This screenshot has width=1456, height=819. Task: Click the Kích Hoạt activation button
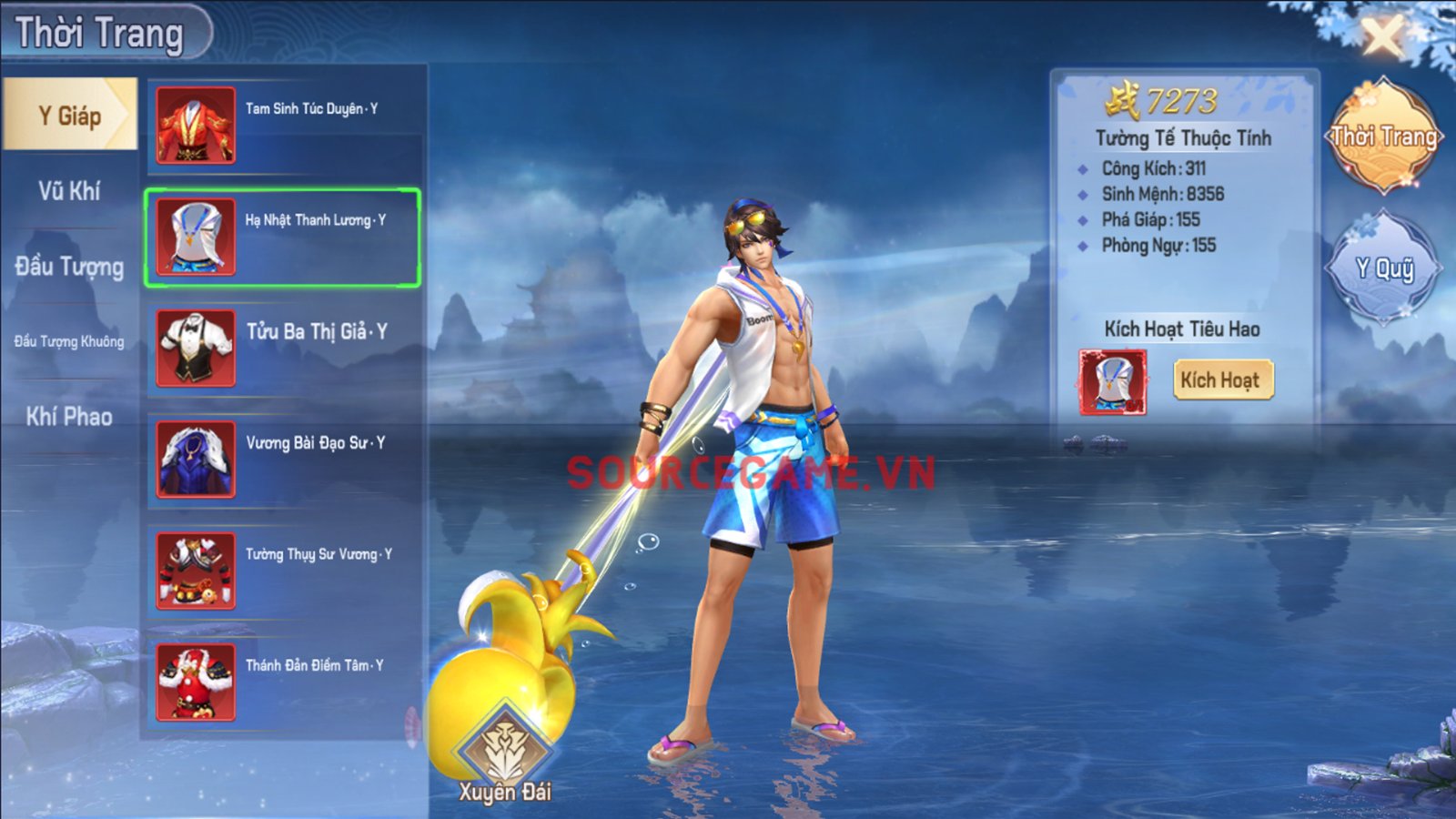click(x=1220, y=380)
